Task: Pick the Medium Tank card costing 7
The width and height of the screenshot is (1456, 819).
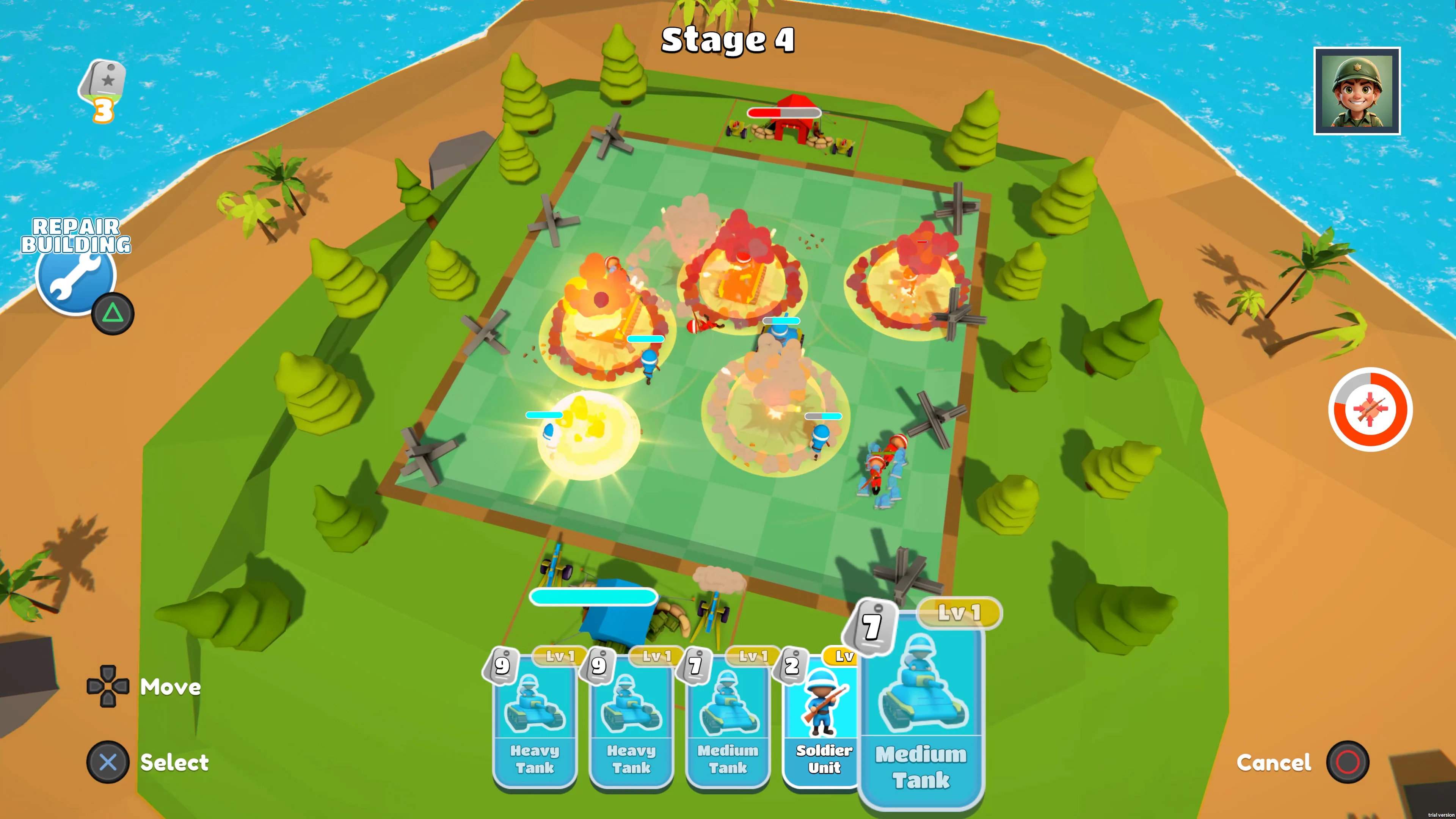Action: [728, 721]
